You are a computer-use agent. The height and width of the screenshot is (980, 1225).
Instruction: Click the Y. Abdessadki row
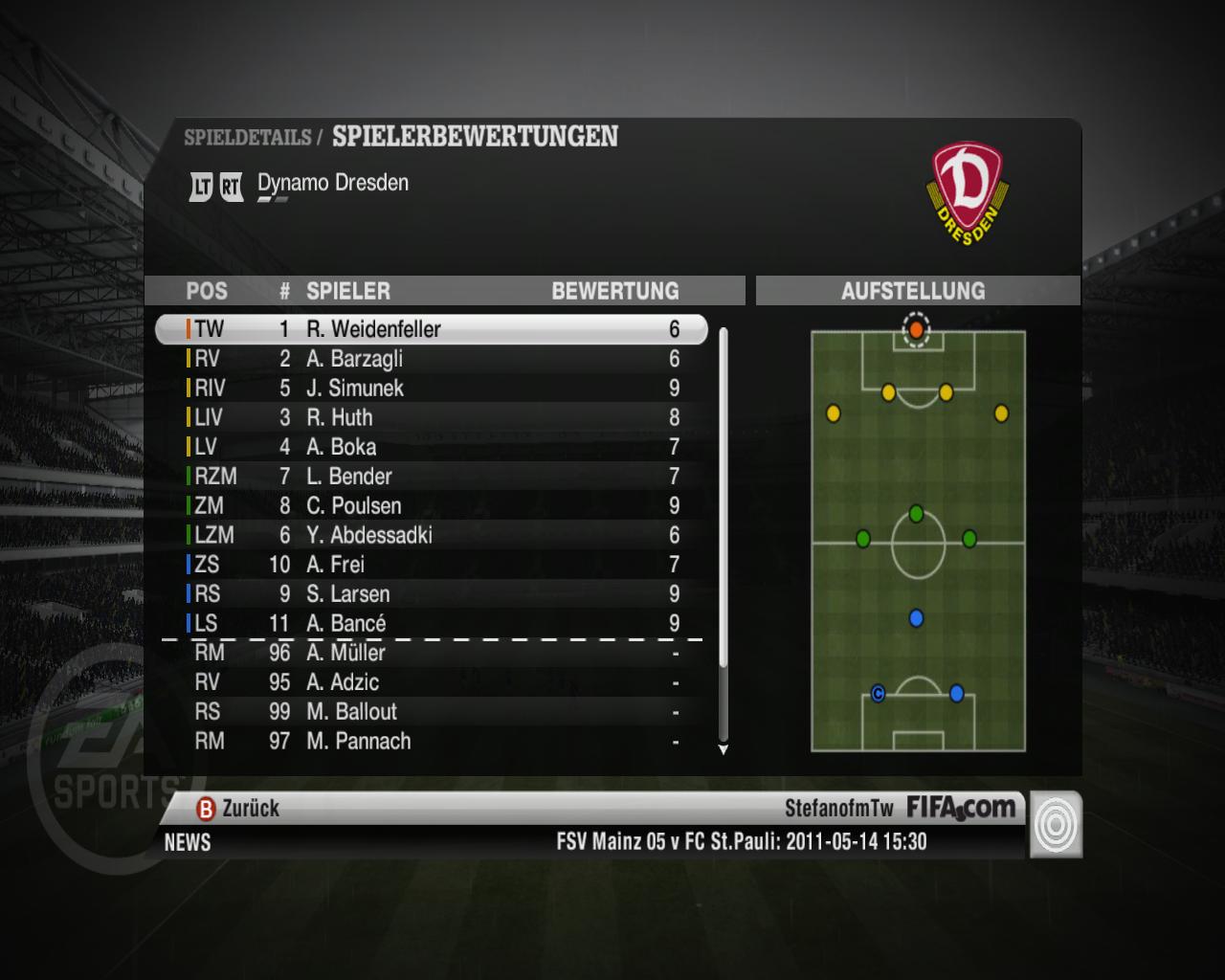click(431, 535)
